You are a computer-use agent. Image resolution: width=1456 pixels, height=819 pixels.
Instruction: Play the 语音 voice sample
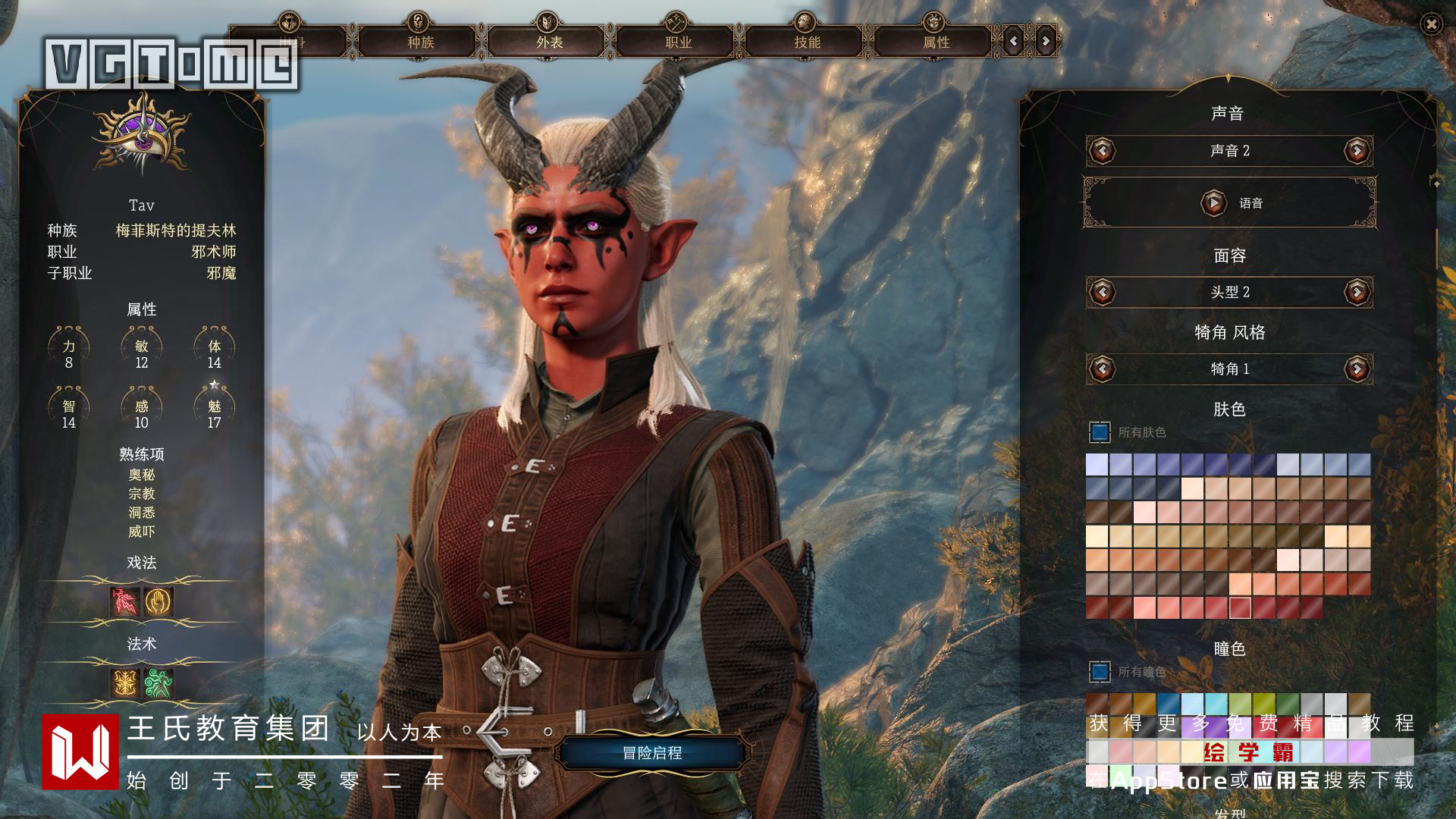coord(1213,203)
